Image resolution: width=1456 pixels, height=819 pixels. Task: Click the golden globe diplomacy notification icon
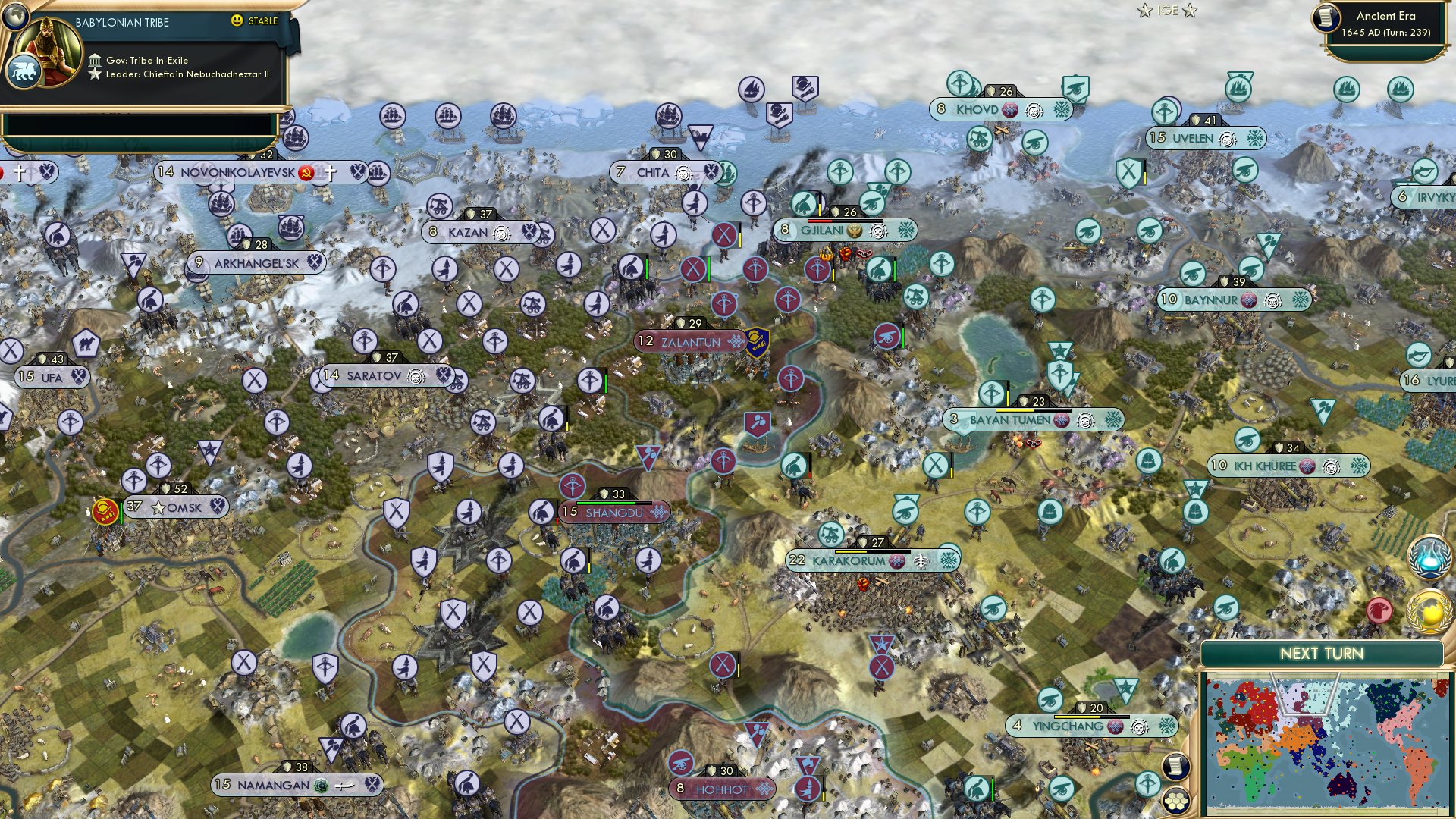(1429, 611)
